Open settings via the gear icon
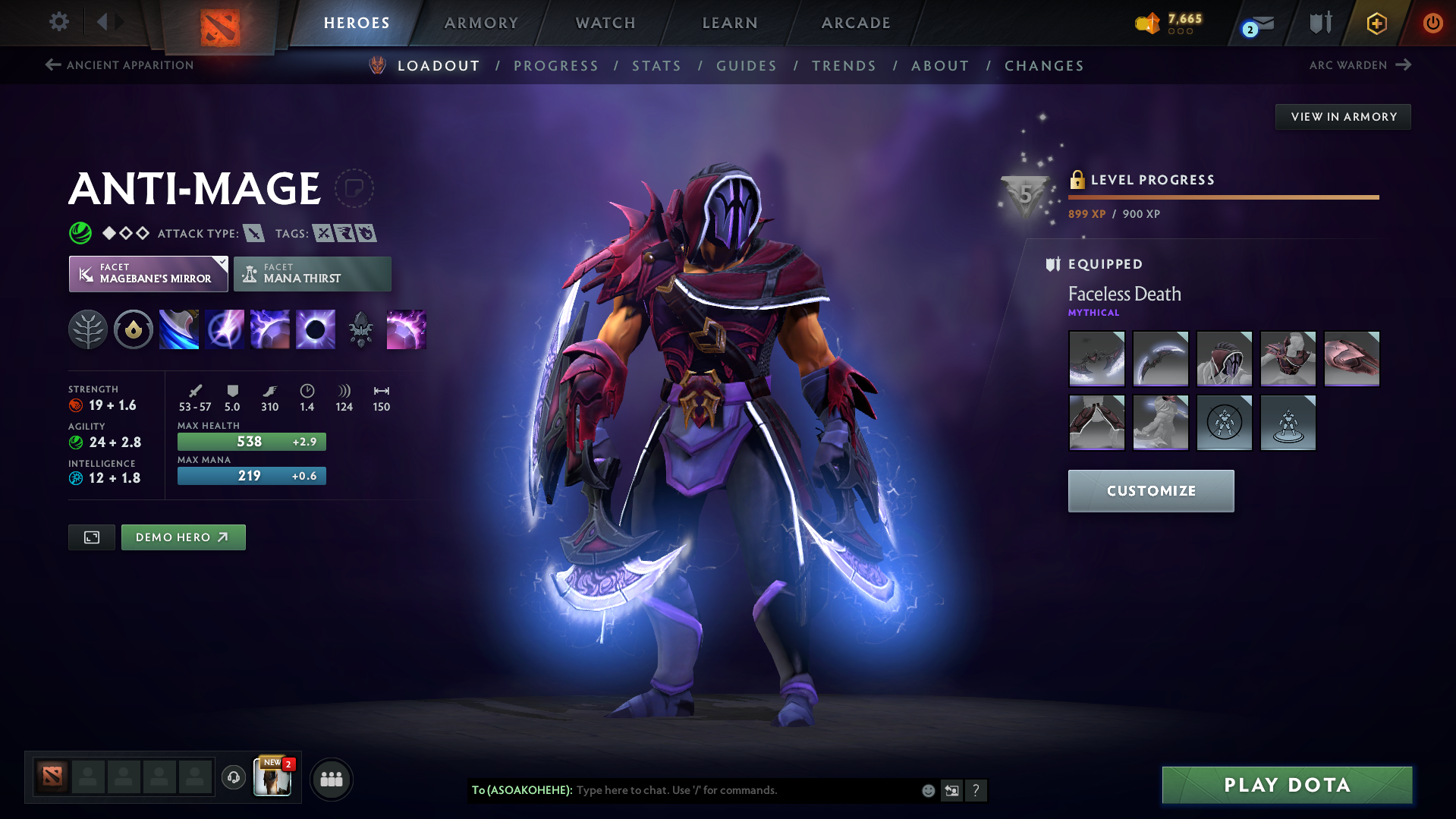 [58, 22]
